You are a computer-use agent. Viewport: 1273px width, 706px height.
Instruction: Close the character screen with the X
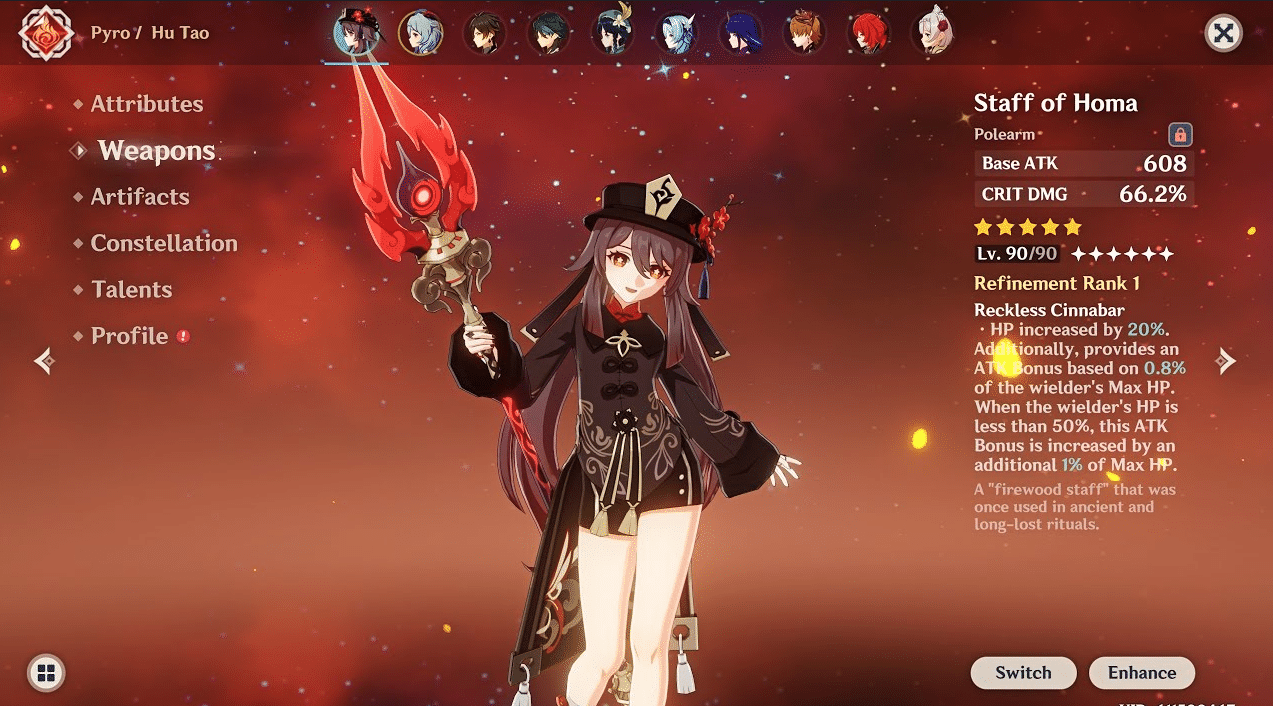(1222, 34)
